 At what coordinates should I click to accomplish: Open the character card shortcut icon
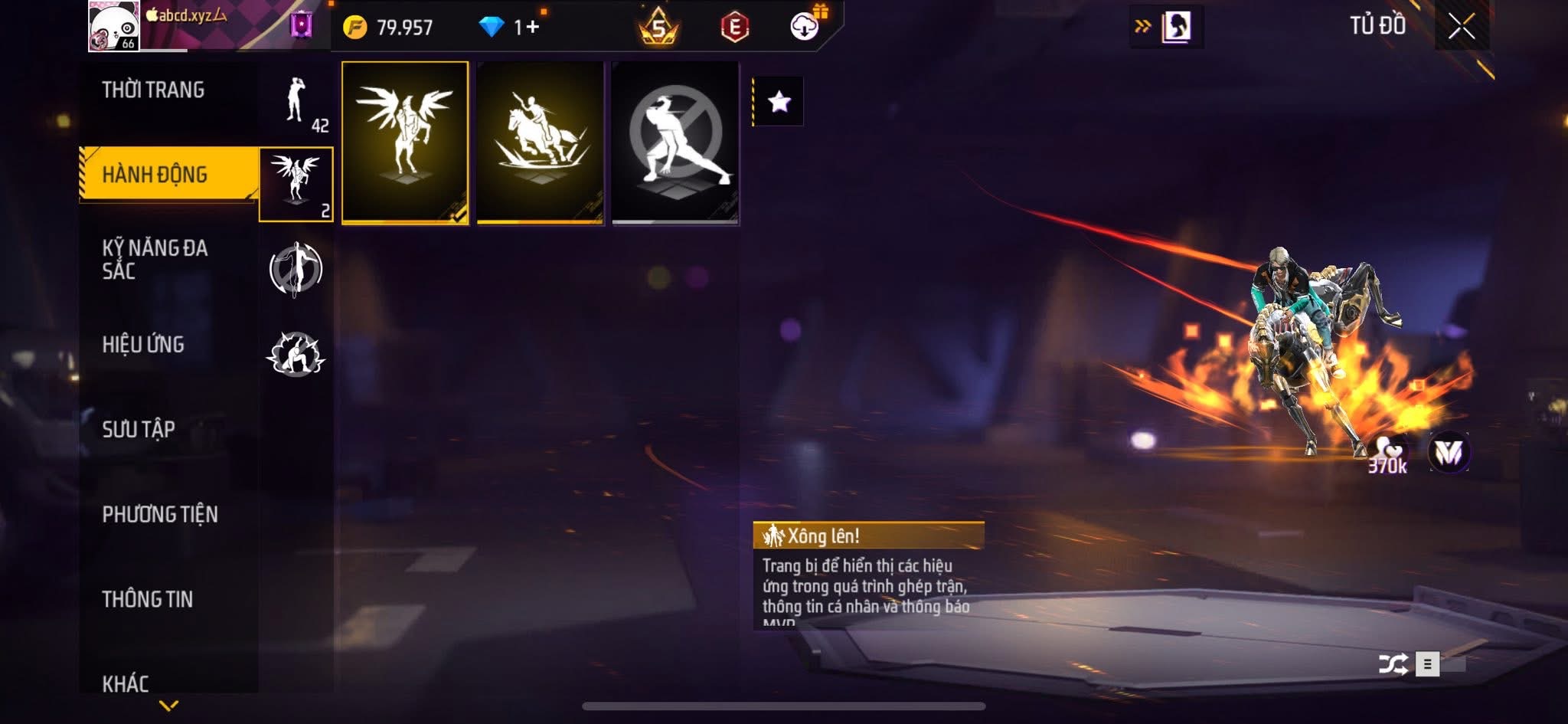point(1175,27)
